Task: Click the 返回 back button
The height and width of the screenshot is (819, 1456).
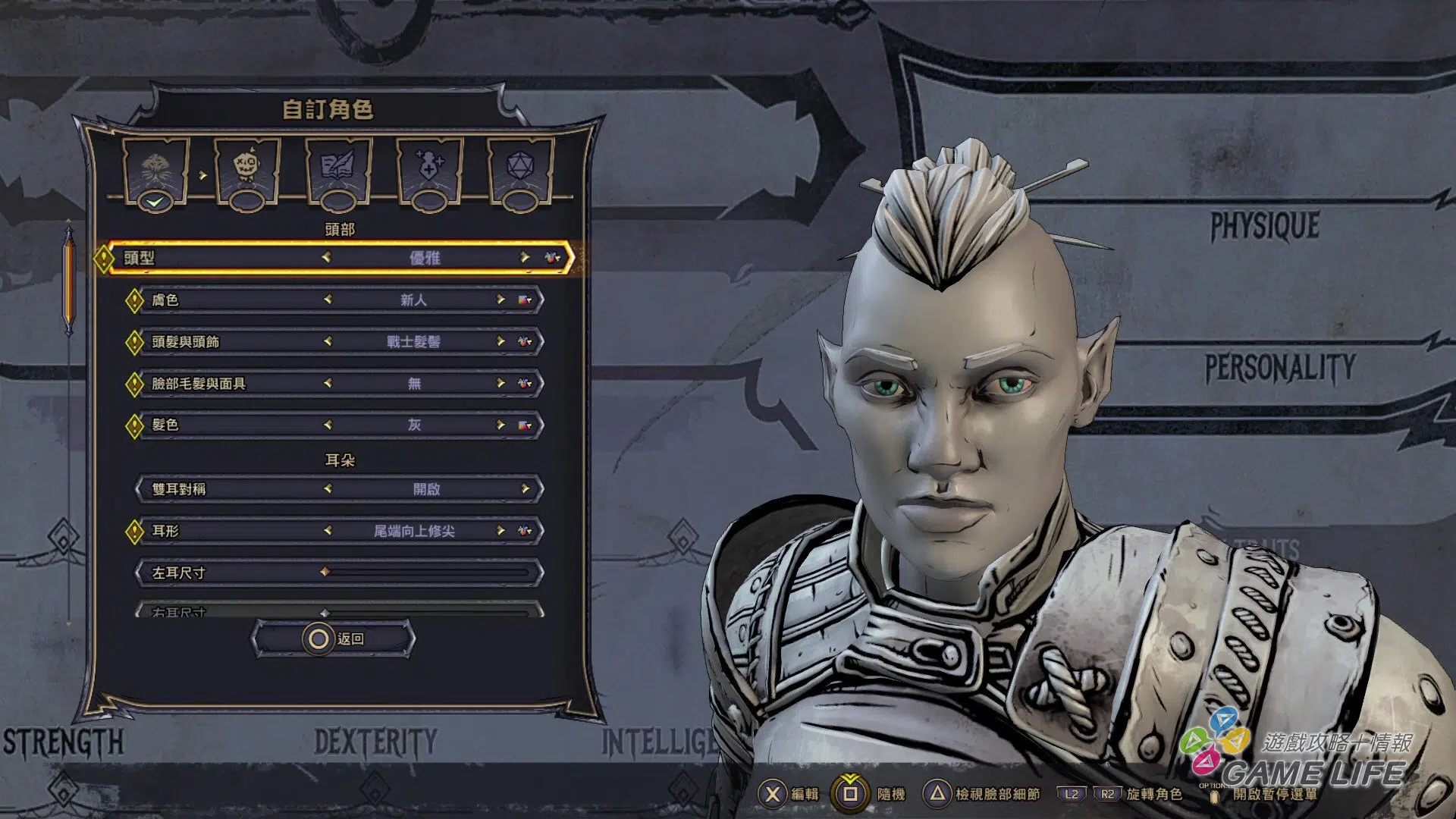Action: tap(334, 639)
